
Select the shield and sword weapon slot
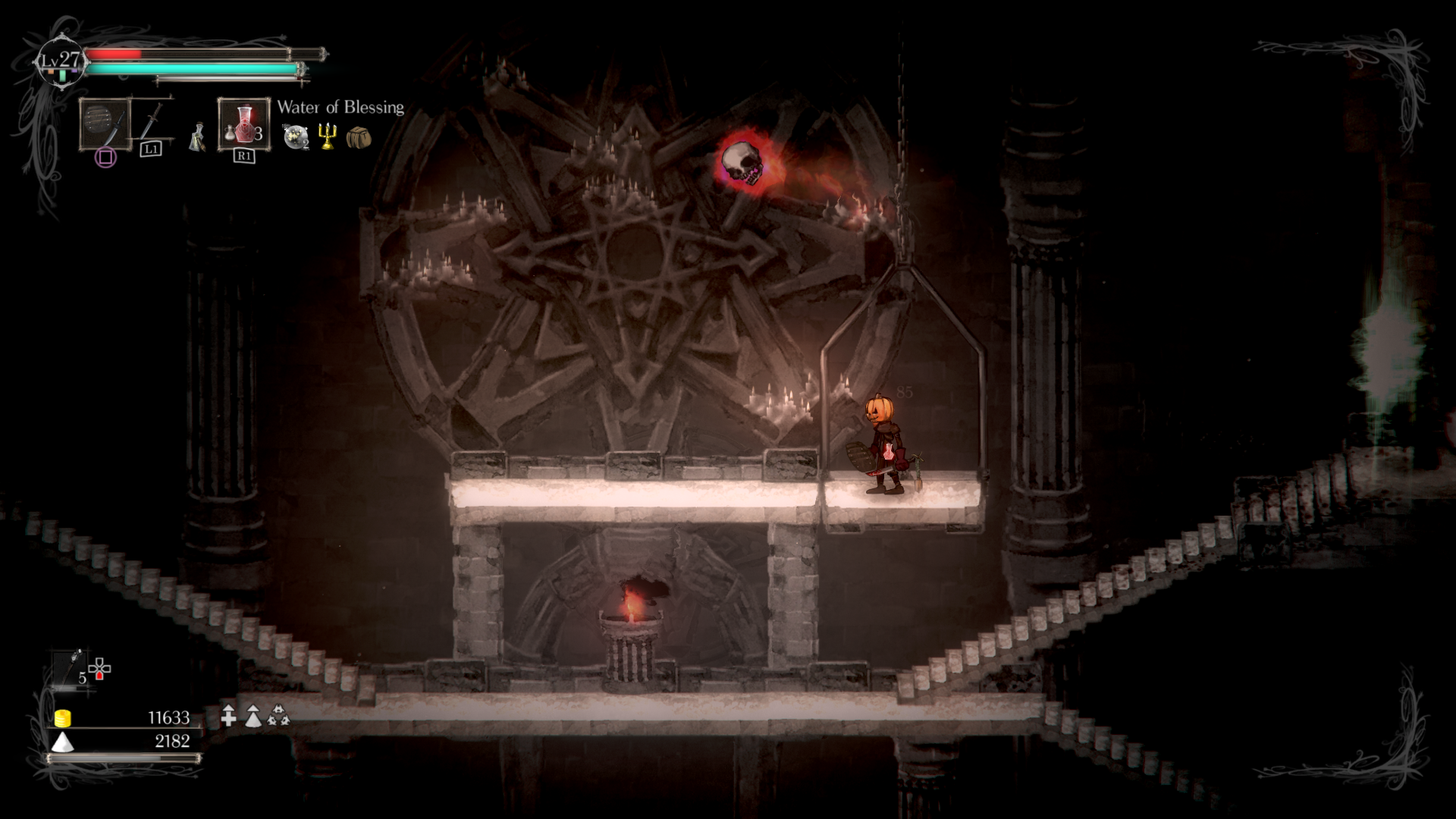[x=105, y=124]
